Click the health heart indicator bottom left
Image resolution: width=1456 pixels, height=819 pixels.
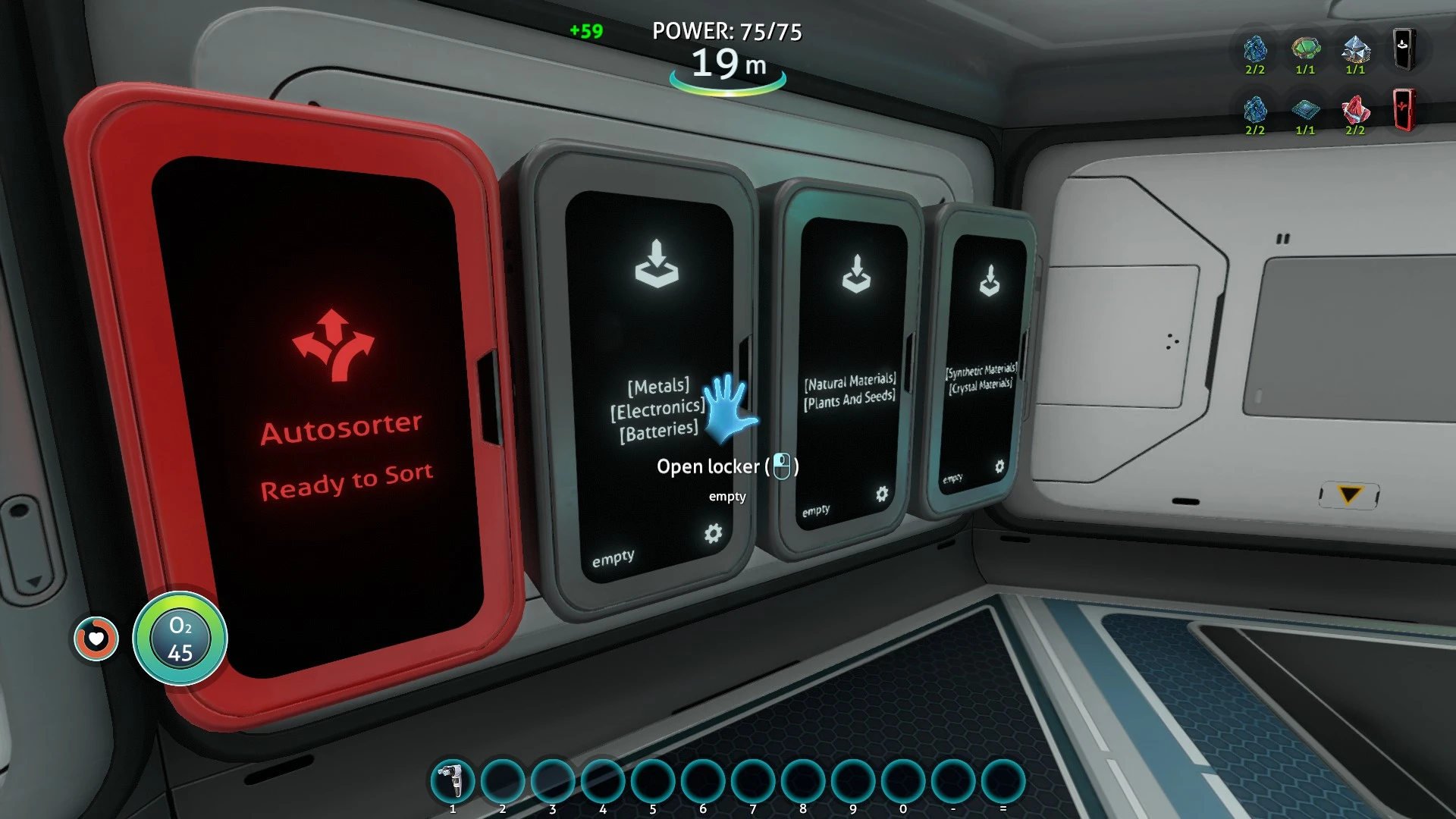pyautogui.click(x=96, y=639)
